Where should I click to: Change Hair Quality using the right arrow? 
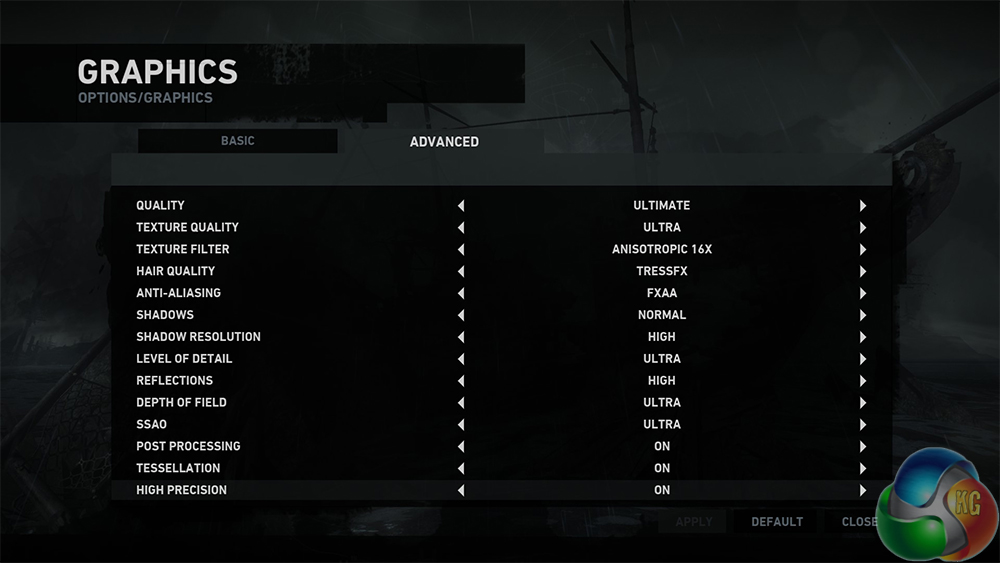[x=862, y=272]
